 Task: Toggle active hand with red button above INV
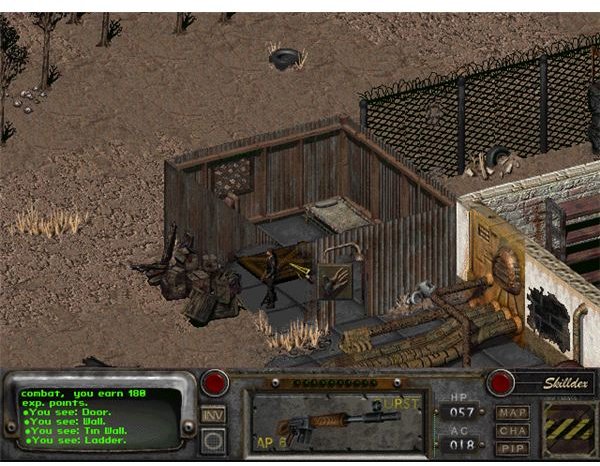point(213,383)
